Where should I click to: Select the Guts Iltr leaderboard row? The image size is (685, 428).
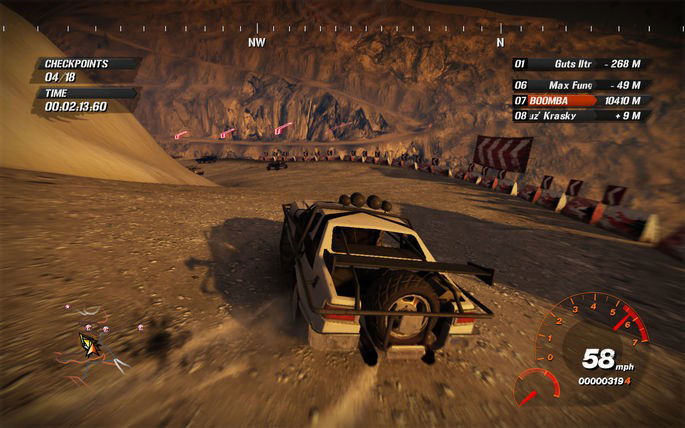coord(580,64)
